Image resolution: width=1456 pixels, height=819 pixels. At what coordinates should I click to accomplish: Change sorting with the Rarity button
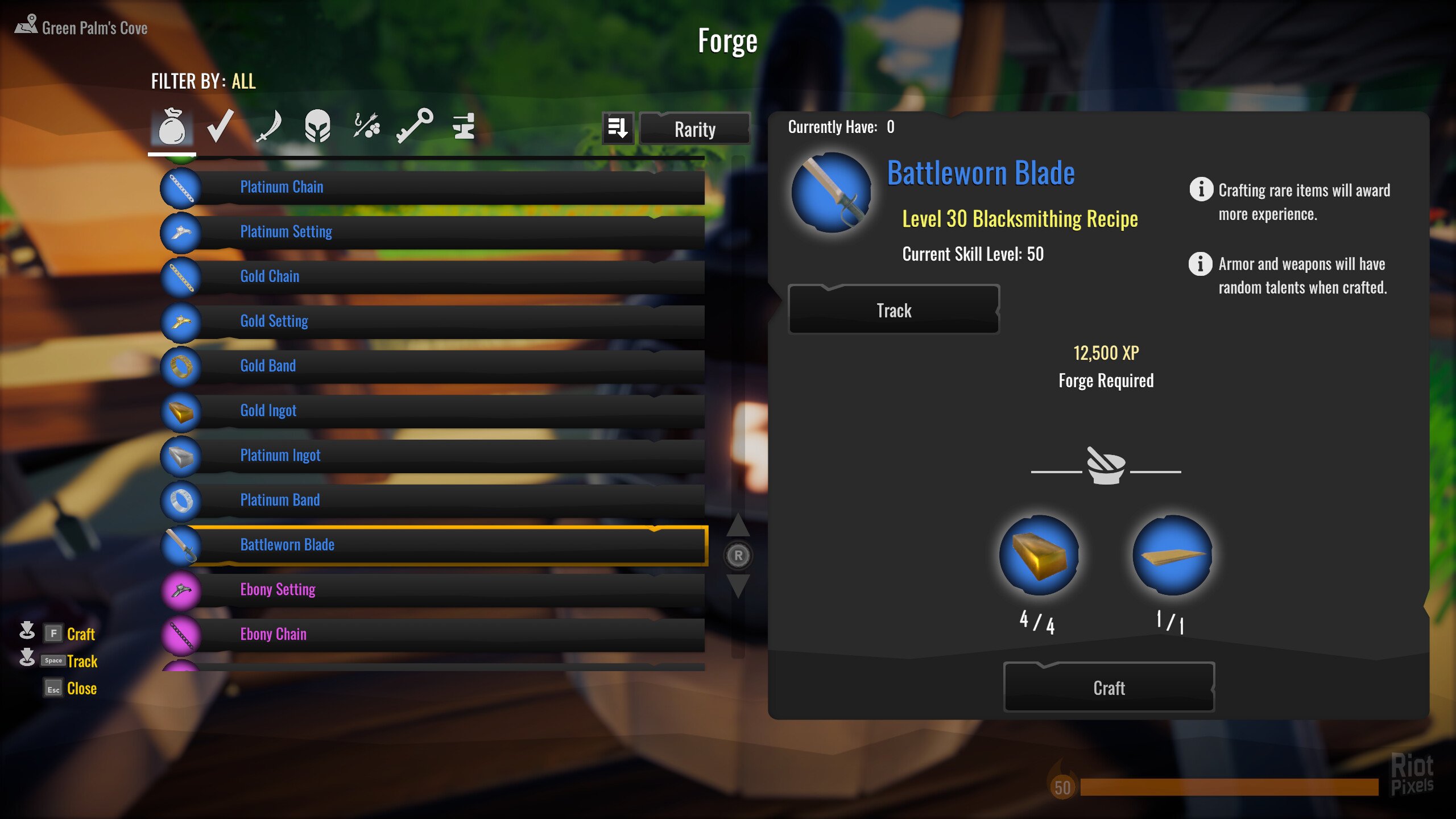coord(694,129)
